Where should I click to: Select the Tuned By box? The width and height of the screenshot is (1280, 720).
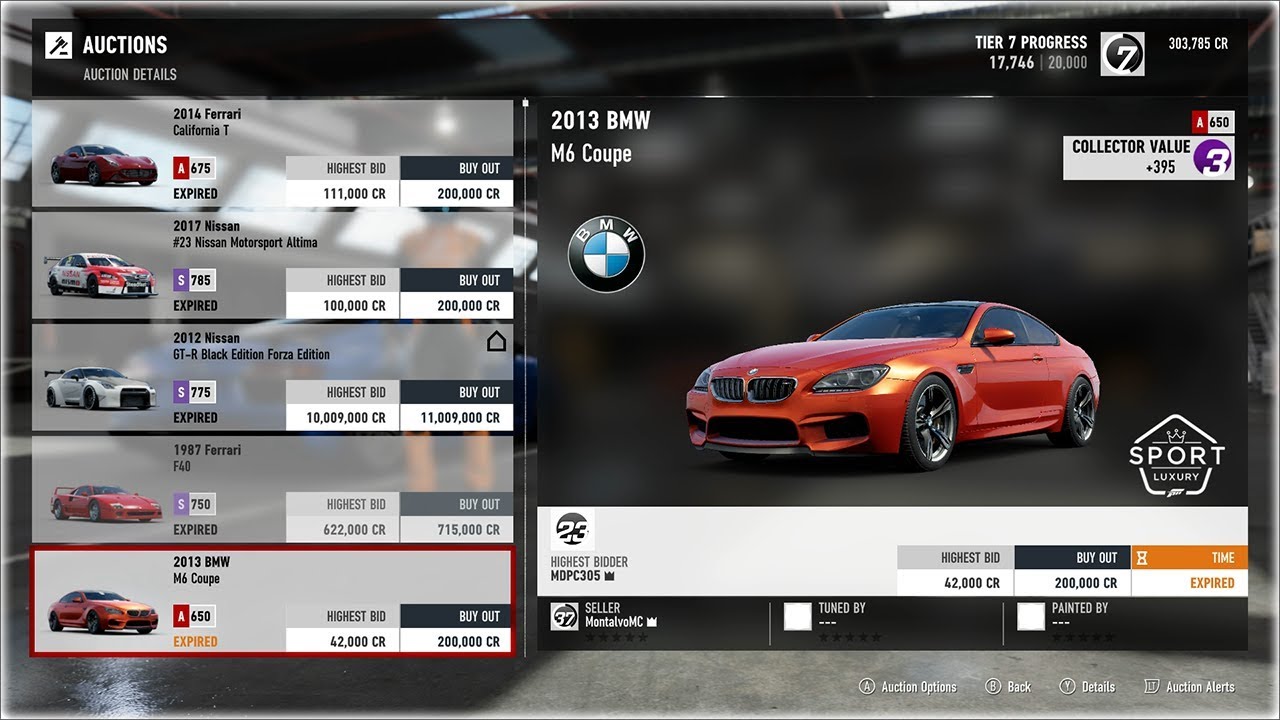[x=798, y=616]
